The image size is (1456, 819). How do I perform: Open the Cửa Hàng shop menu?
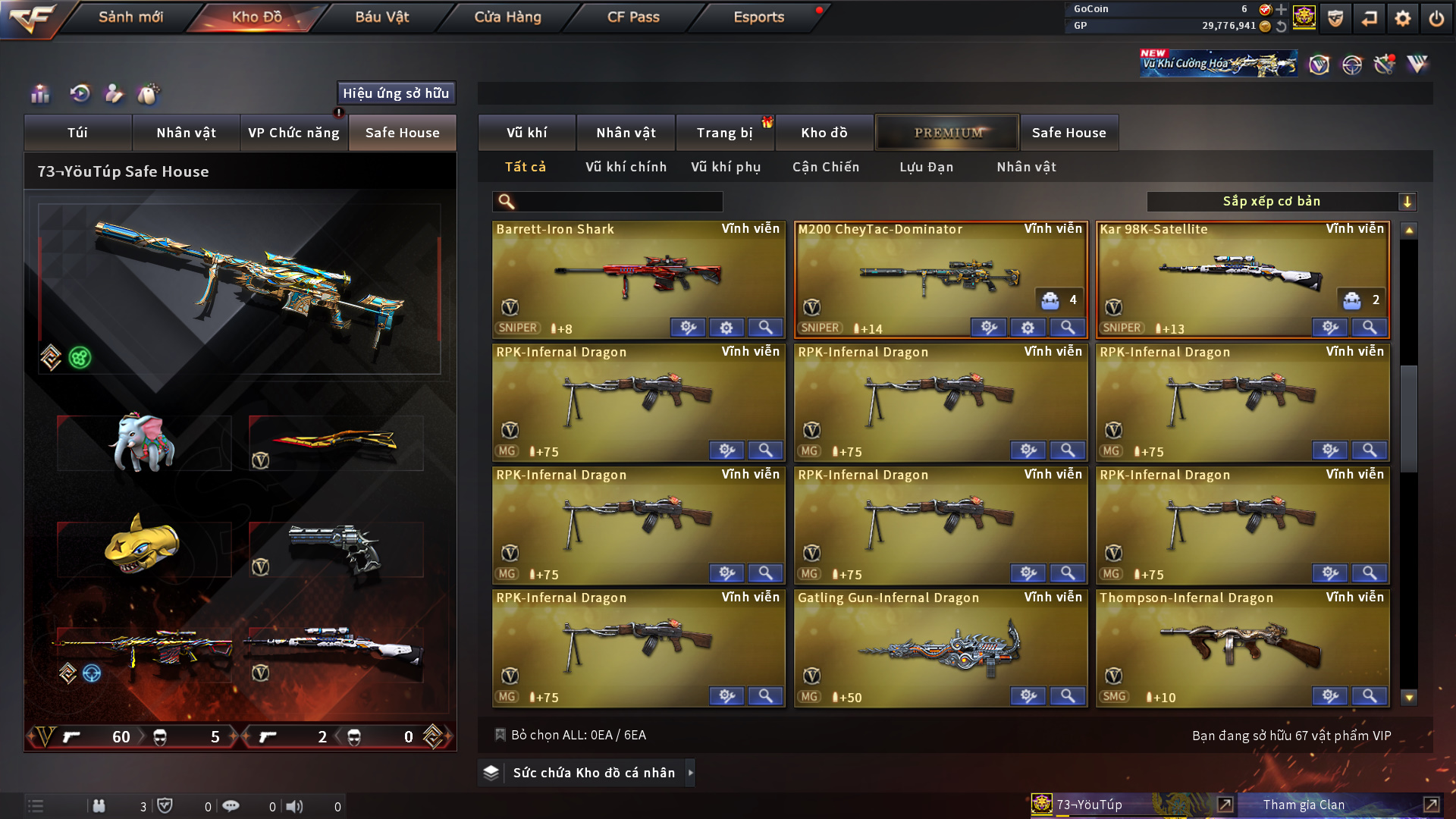coord(507,17)
